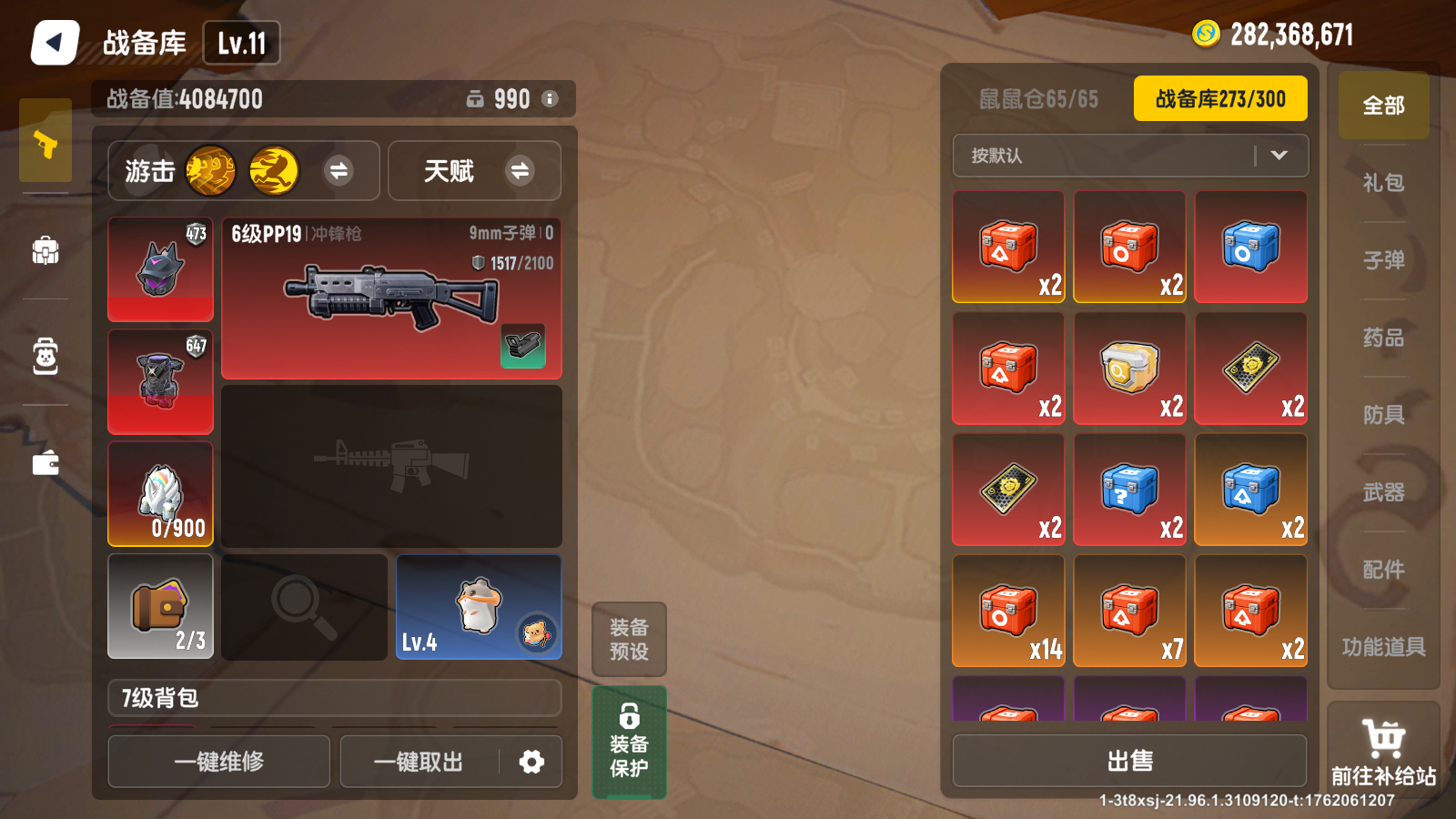1456x819 pixels.
Task: Select the purple helmet thumbnail with 473 count
Action: 160,268
